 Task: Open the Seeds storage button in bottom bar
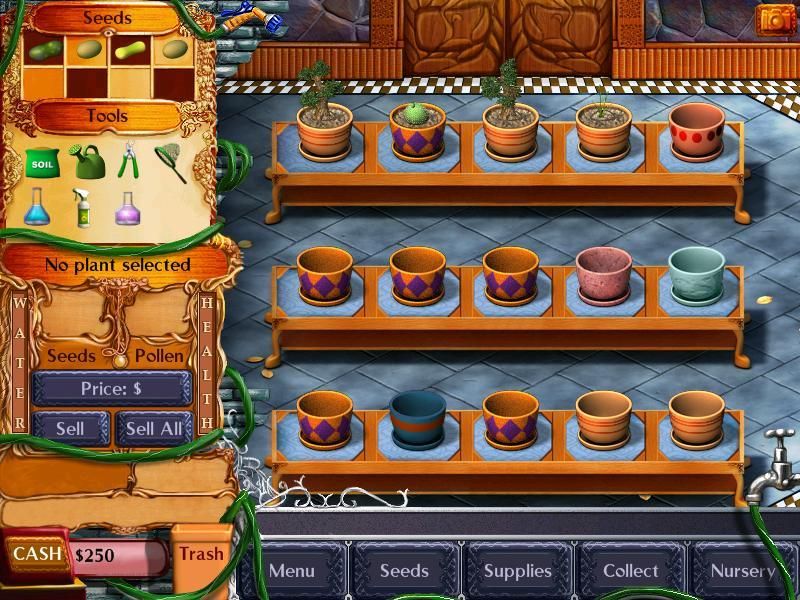point(404,571)
